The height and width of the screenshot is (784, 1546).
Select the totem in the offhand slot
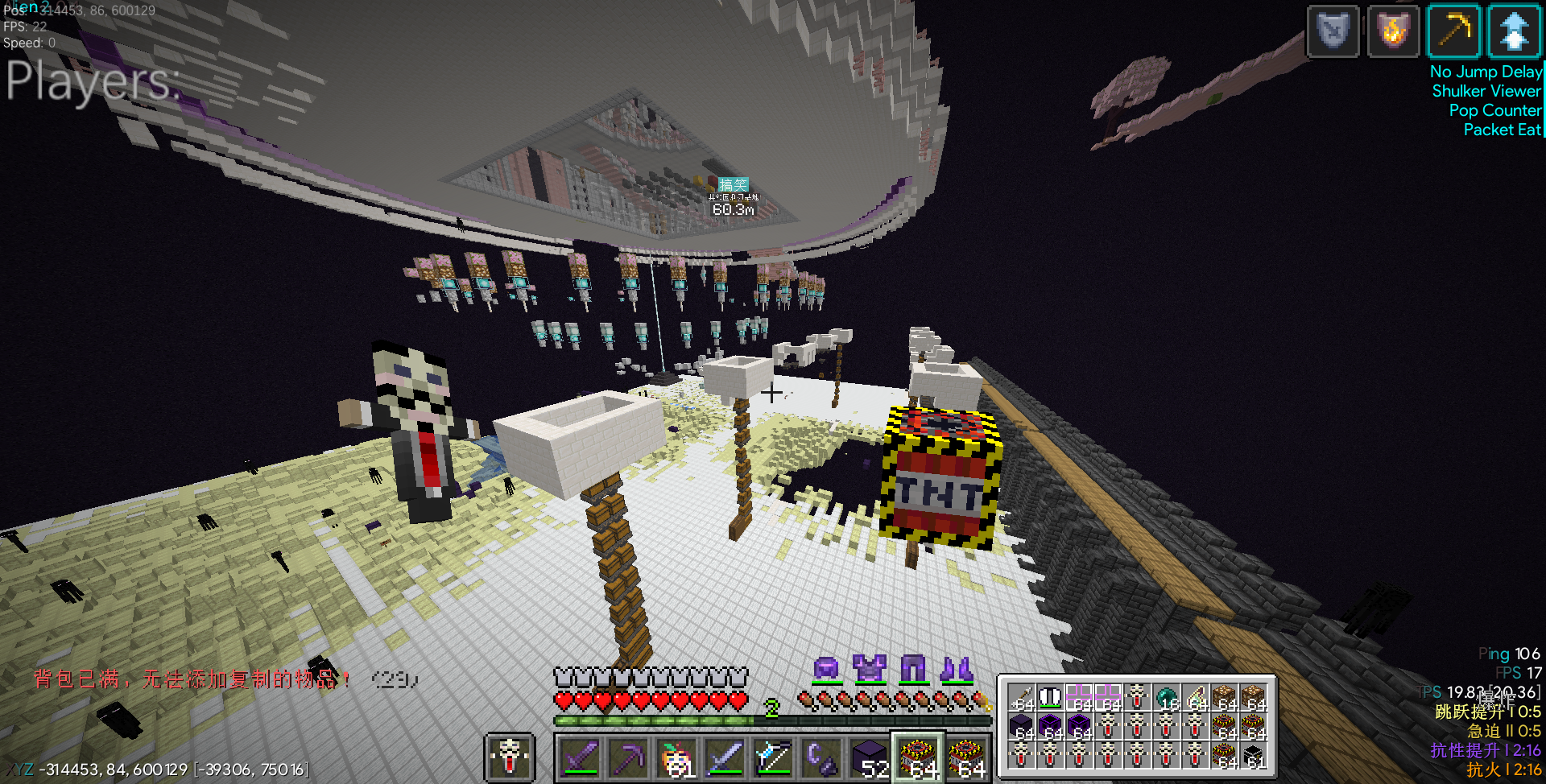pos(510,757)
